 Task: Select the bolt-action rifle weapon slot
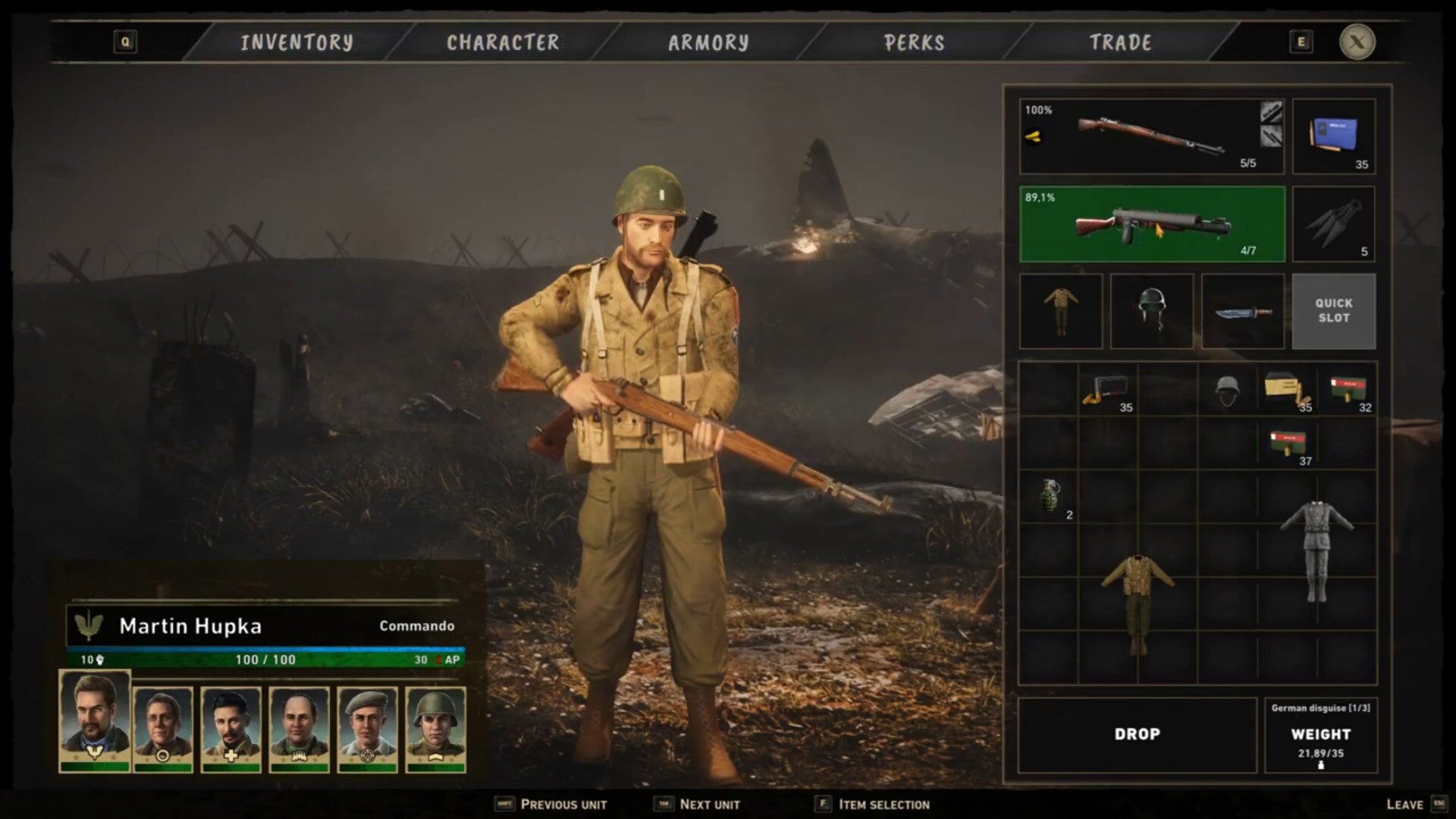tap(1151, 136)
